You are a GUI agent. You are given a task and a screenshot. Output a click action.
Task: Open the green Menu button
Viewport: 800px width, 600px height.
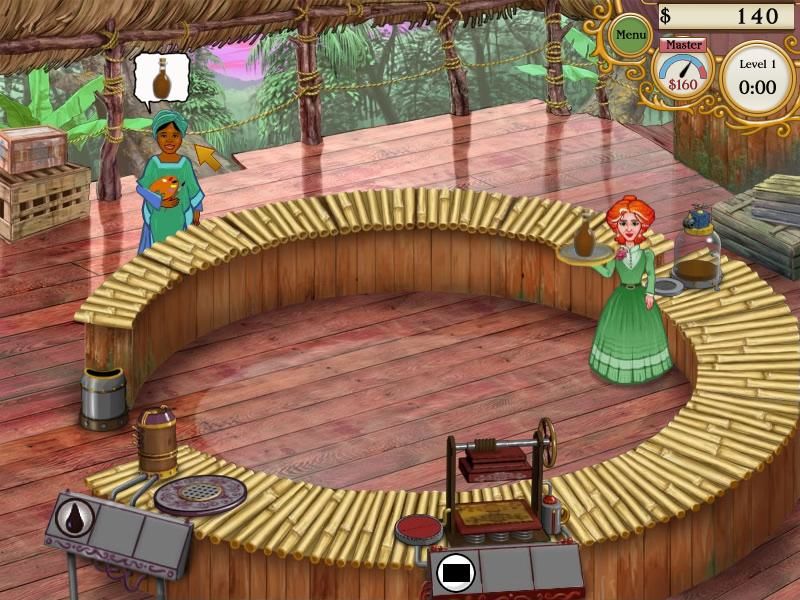tap(631, 37)
